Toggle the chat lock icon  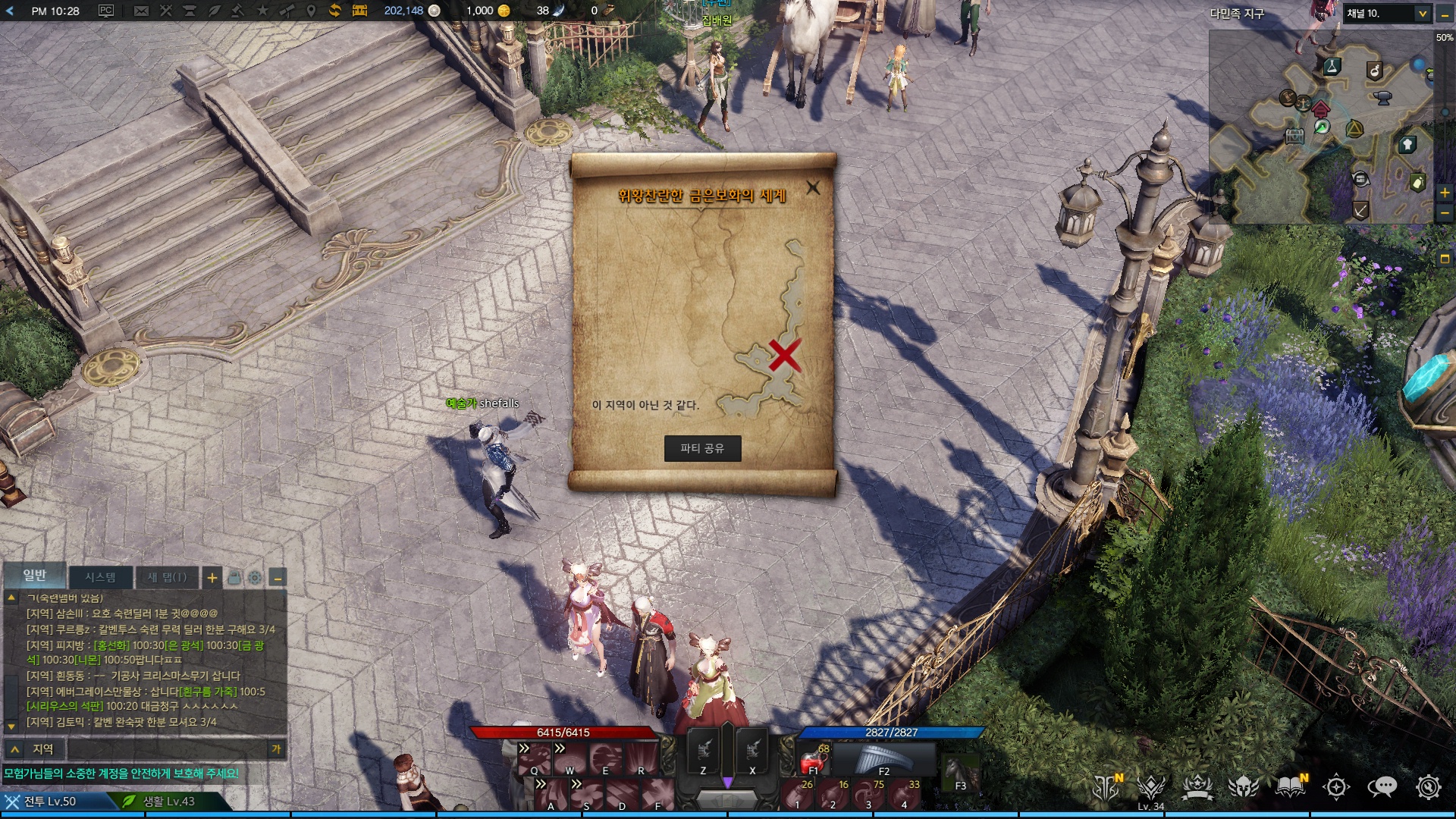234,578
